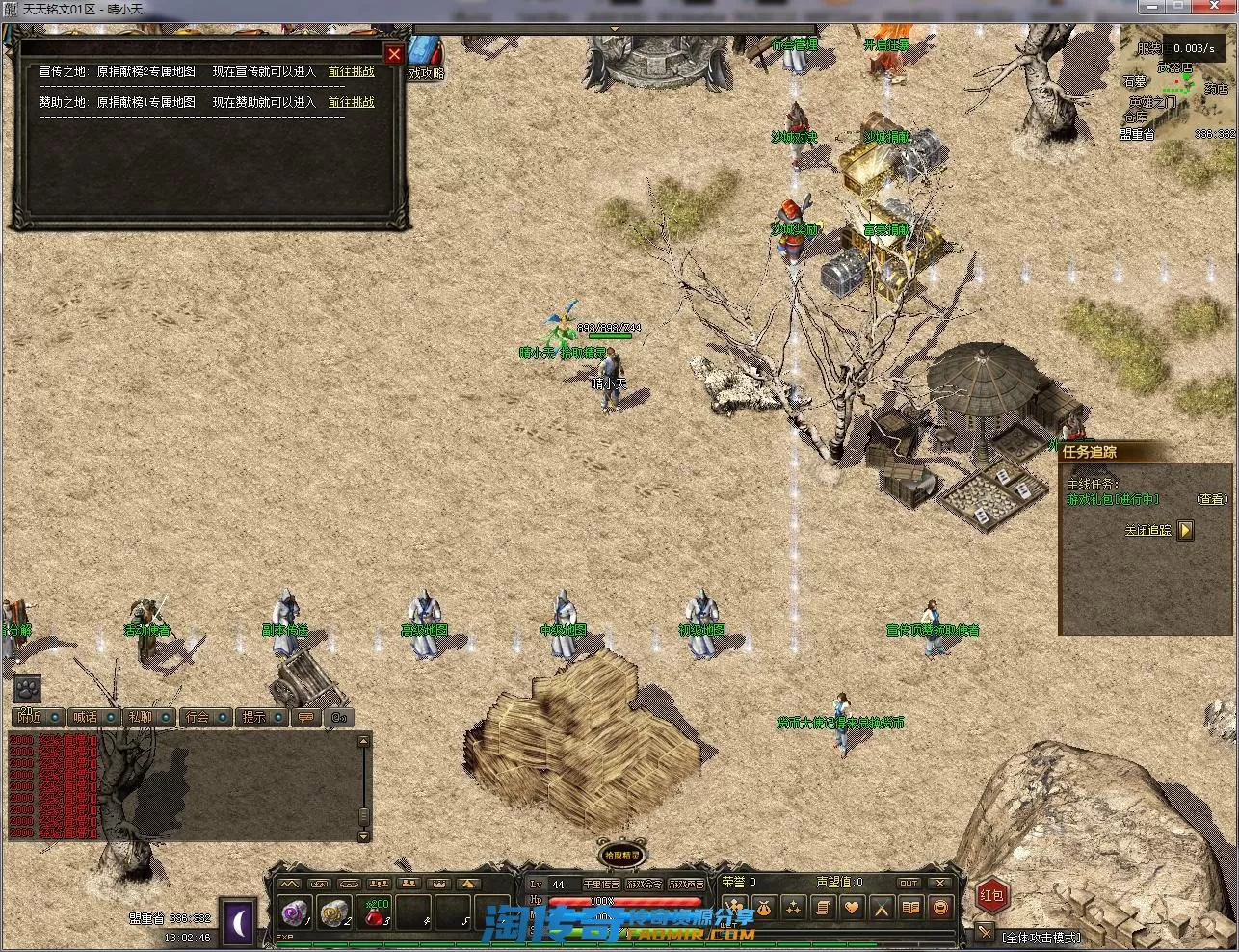Follow the 前往挑战 link for 赞助之地
This screenshot has width=1239, height=952.
[351, 102]
